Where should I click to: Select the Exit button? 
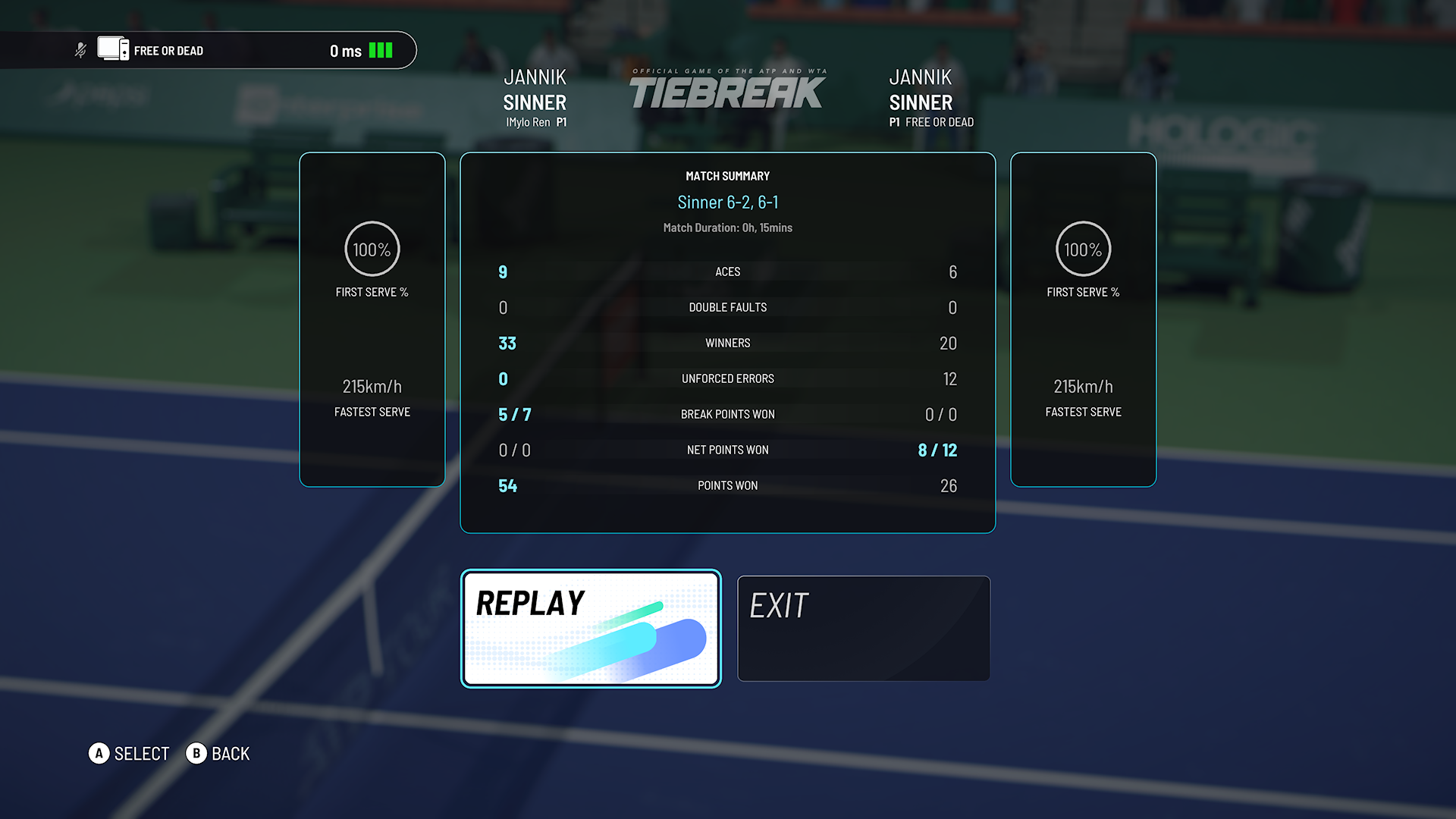click(864, 629)
